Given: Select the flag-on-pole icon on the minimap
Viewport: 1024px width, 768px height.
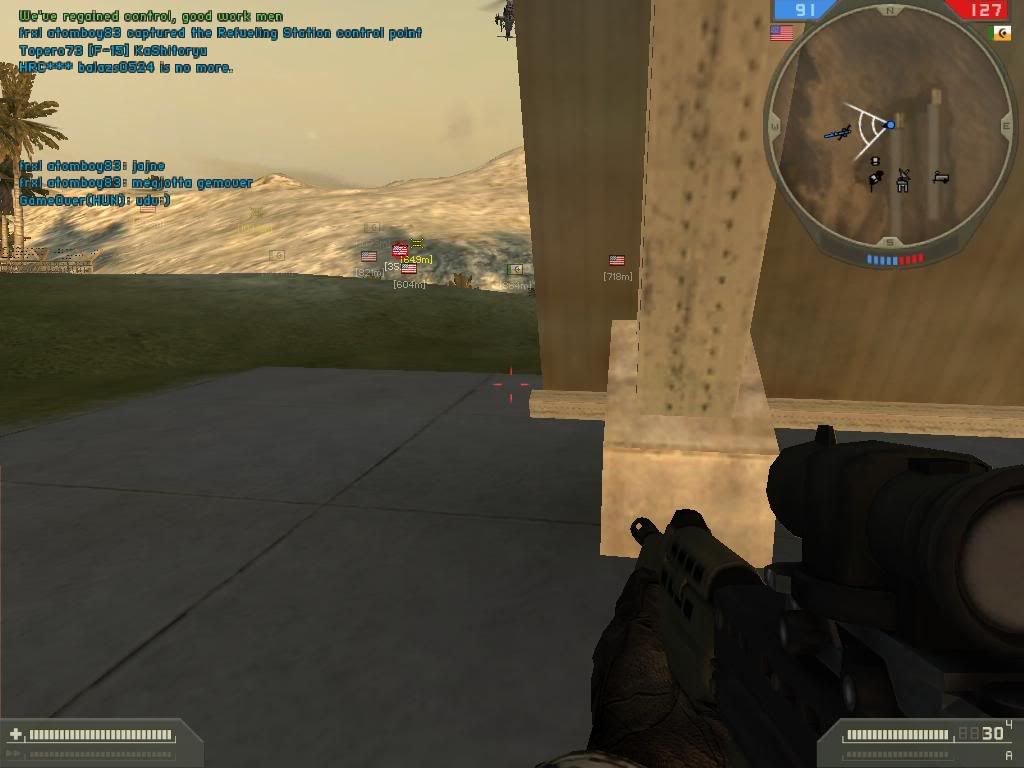Looking at the screenshot, I should [875, 180].
